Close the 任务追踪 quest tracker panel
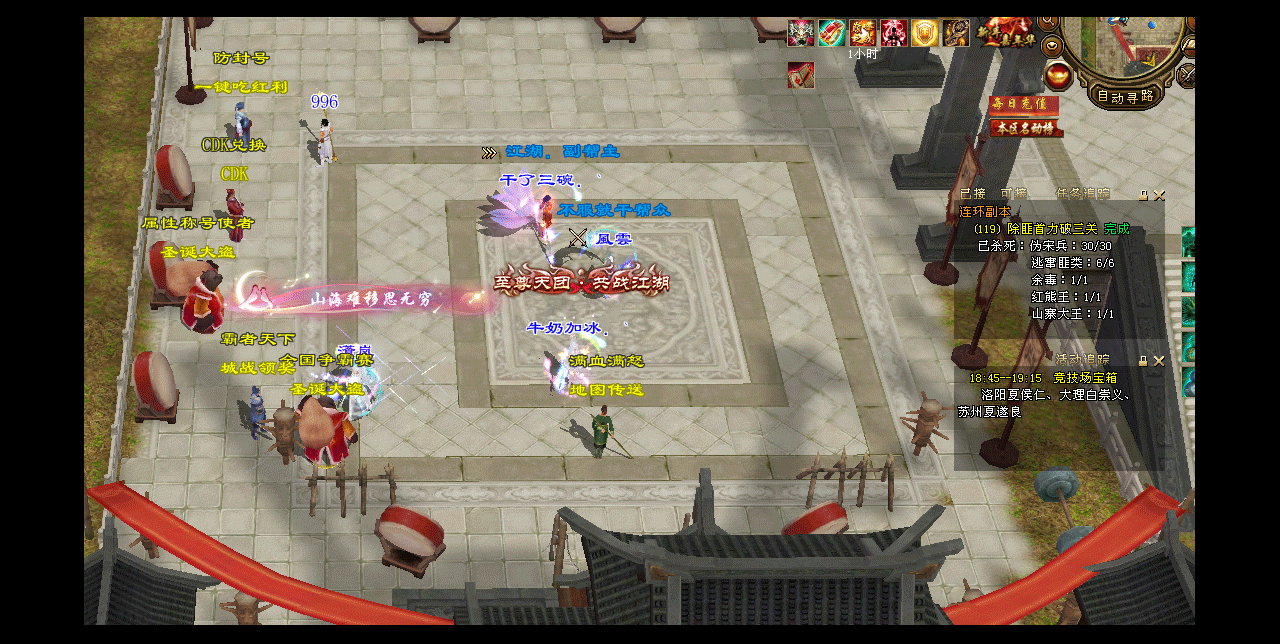The image size is (1280, 644). (1159, 195)
